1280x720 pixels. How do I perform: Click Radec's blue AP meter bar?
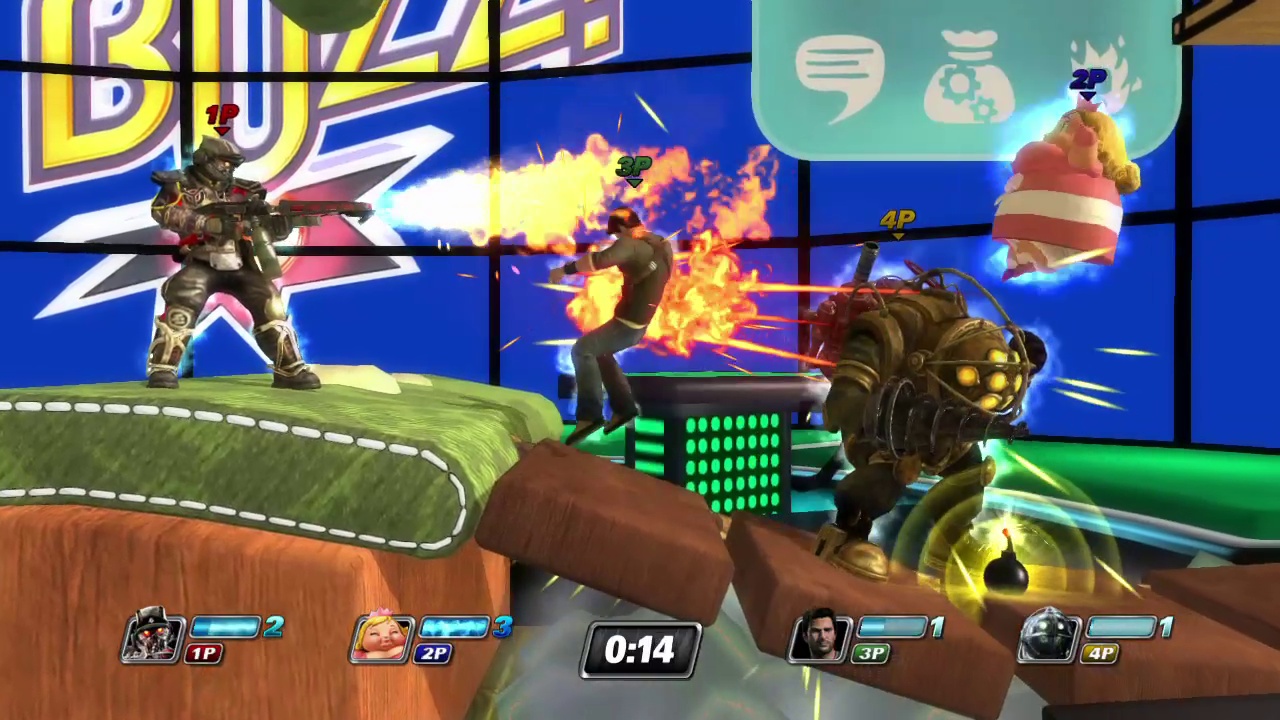click(x=225, y=628)
